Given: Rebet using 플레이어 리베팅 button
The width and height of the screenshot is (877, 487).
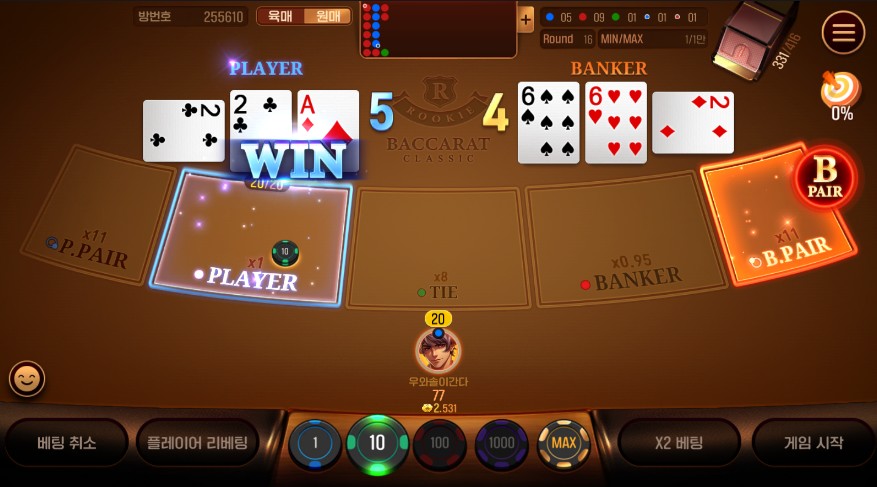Looking at the screenshot, I should (197, 443).
